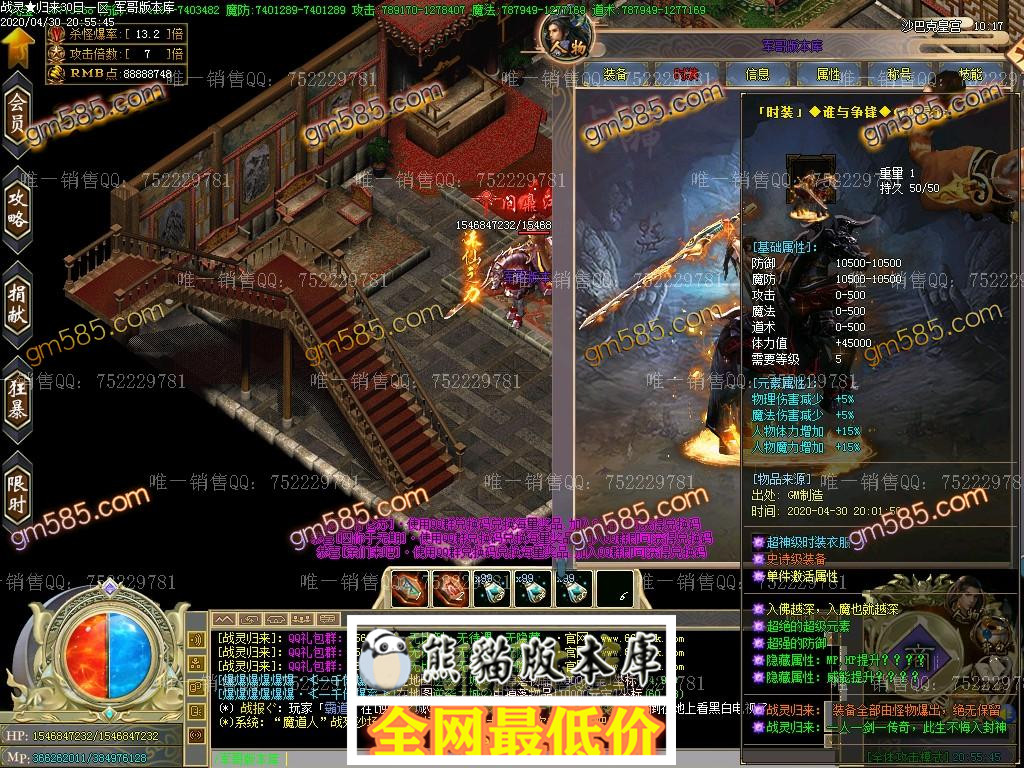Switch to the 称号 (title) tab
The height and width of the screenshot is (768, 1024).
[x=899, y=75]
